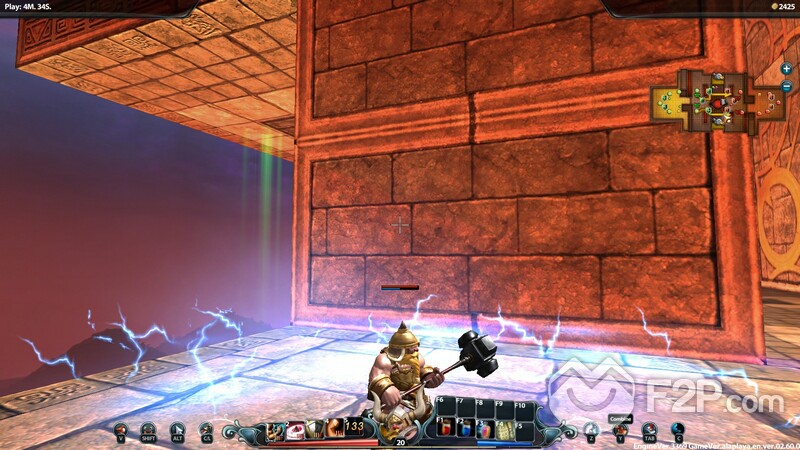Activate the flexed arm skill icon

tap(335, 429)
